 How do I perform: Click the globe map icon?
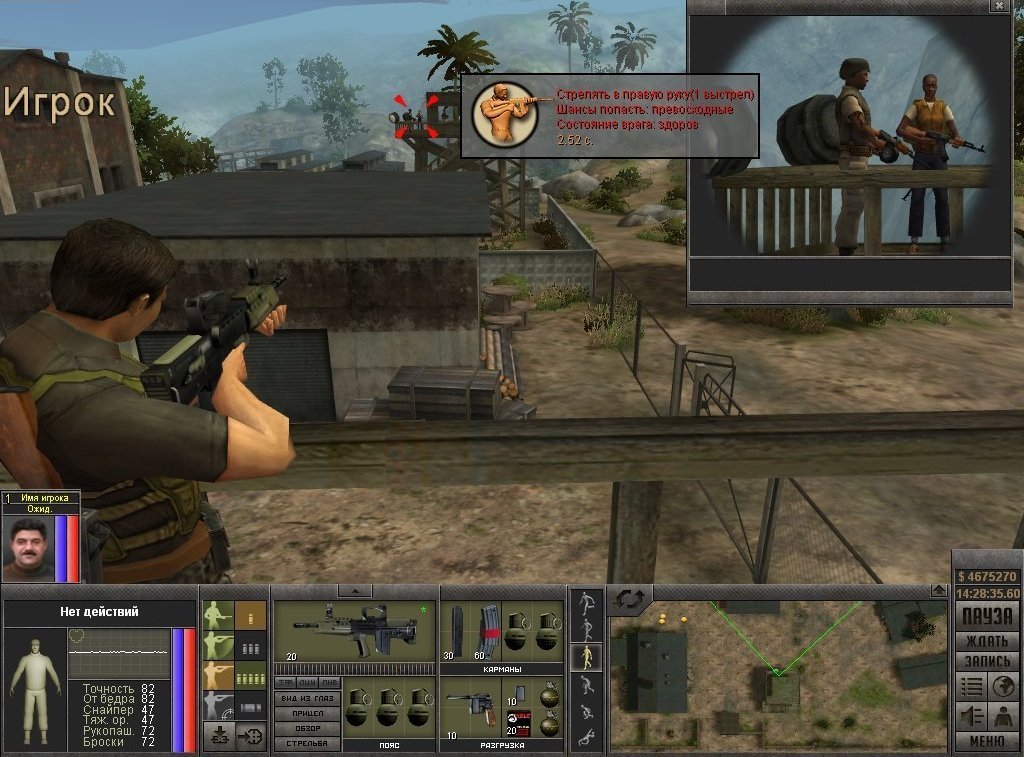click(1003, 686)
